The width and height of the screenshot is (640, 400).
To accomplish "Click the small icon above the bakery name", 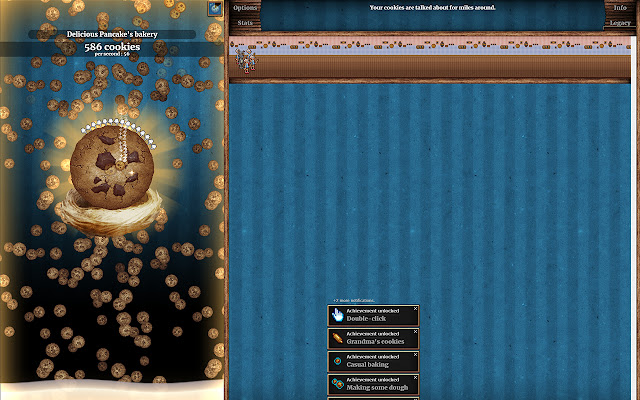I will [x=215, y=8].
